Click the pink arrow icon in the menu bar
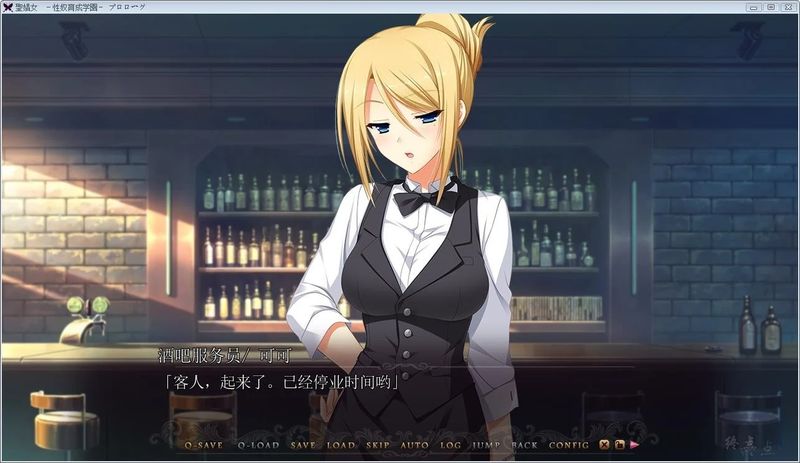The width and height of the screenshot is (800, 463). tap(635, 444)
